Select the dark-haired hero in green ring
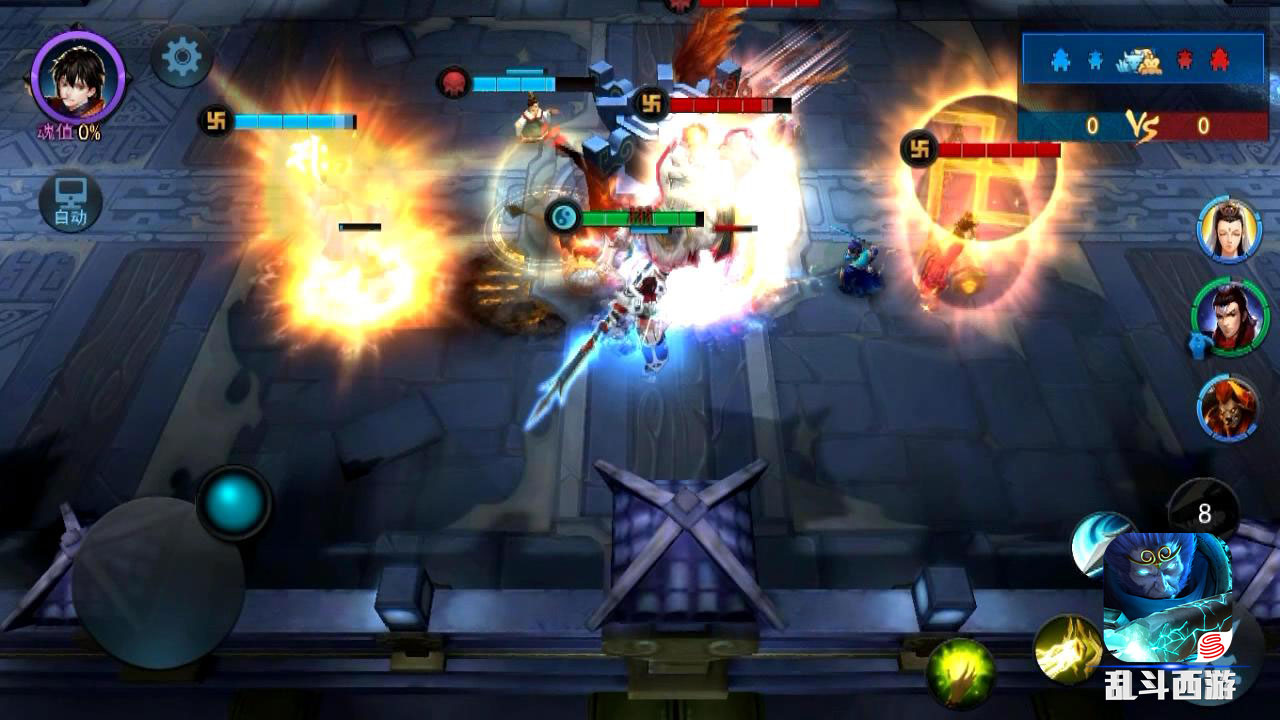Viewport: 1280px width, 720px height. 1229,317
